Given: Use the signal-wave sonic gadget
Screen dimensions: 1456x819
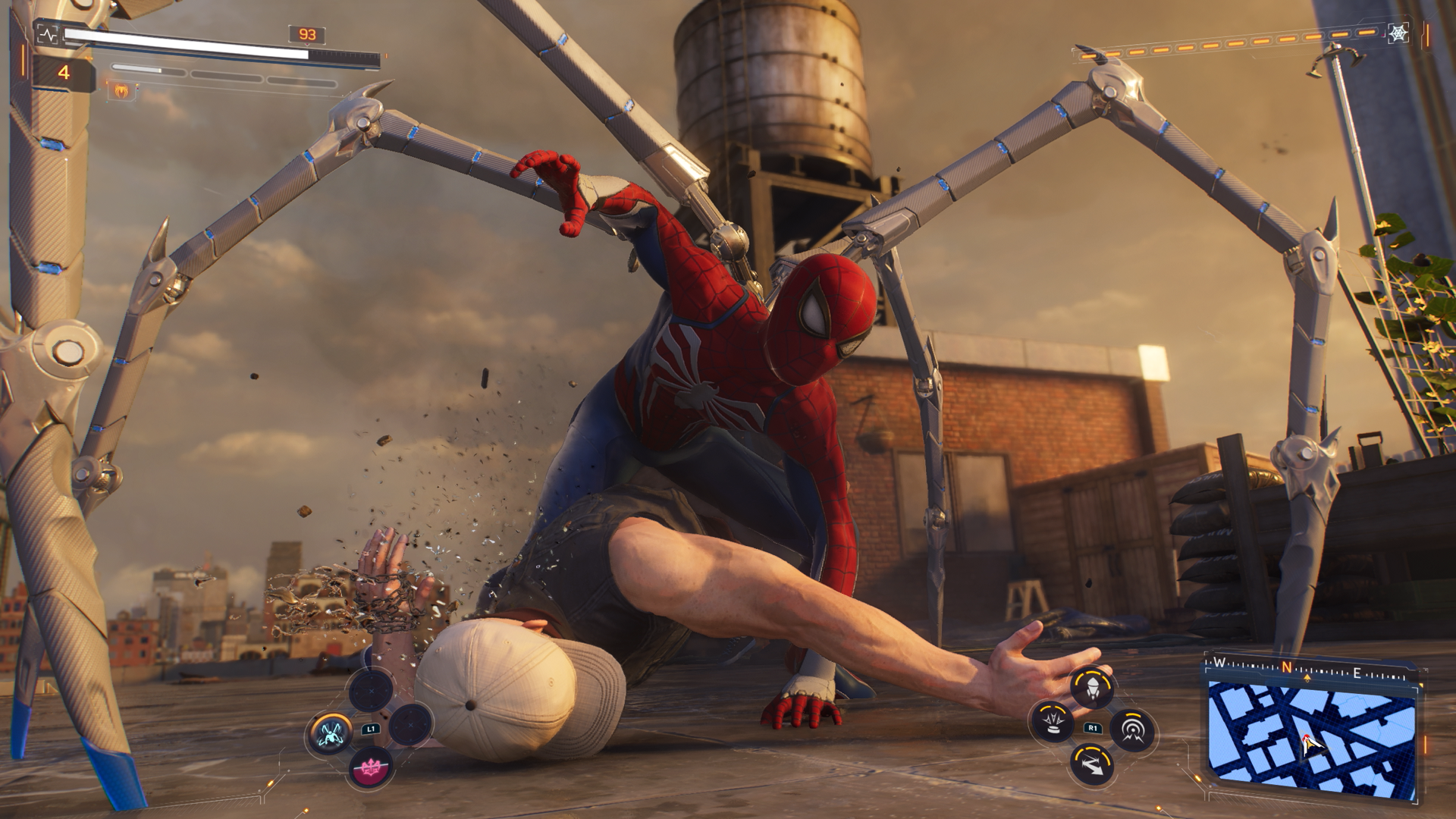Looking at the screenshot, I should (1132, 731).
